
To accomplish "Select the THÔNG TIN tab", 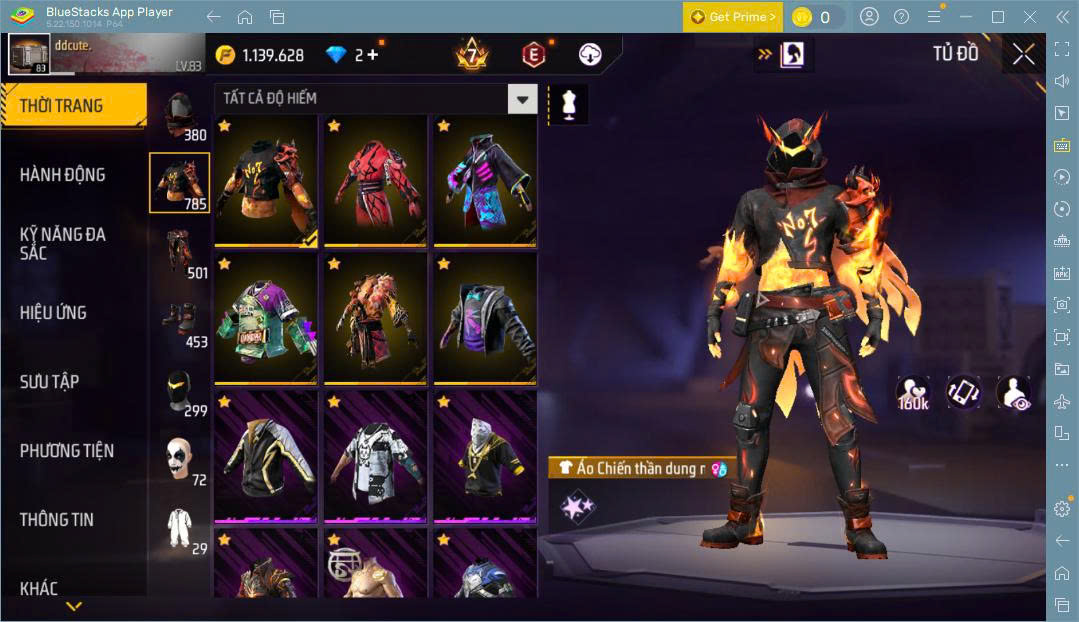I will pos(56,520).
